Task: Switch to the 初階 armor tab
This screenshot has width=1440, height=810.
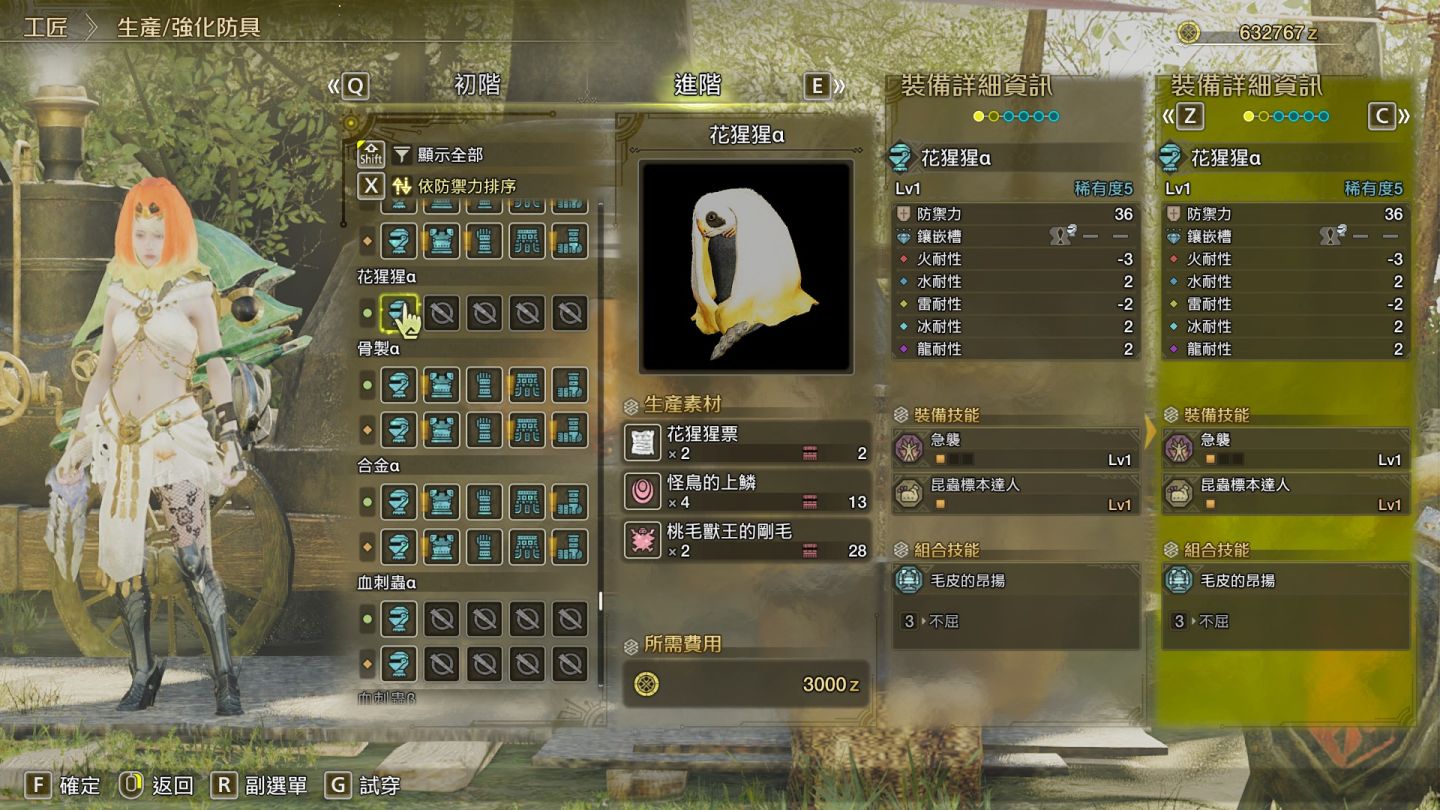Action: pyautogui.click(x=477, y=86)
